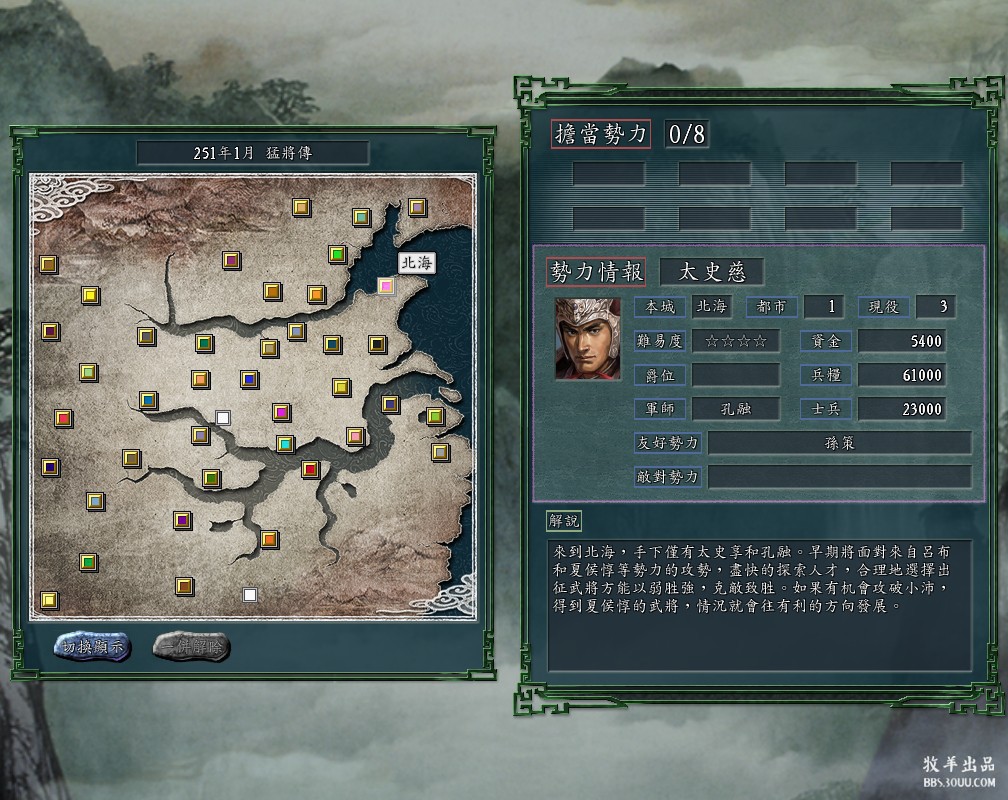Select the pink 北海 city marker
The height and width of the screenshot is (800, 1008).
click(386, 286)
